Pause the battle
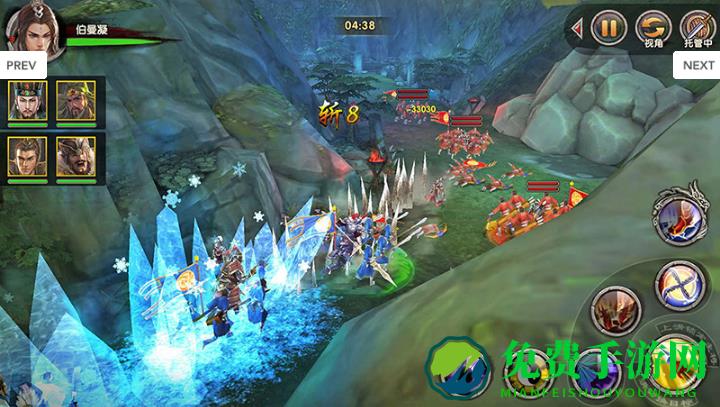The image size is (720, 407). [x=608, y=27]
